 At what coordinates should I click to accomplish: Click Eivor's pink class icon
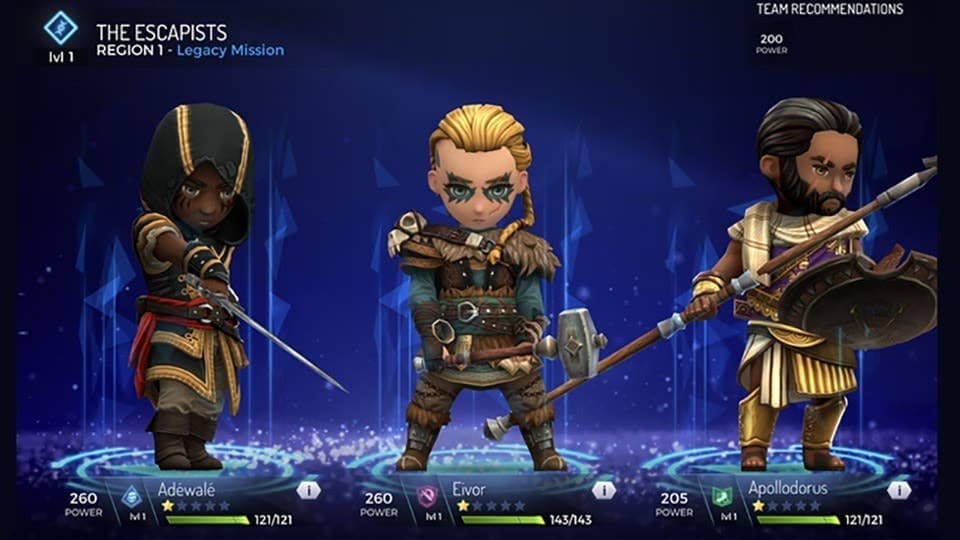427,494
